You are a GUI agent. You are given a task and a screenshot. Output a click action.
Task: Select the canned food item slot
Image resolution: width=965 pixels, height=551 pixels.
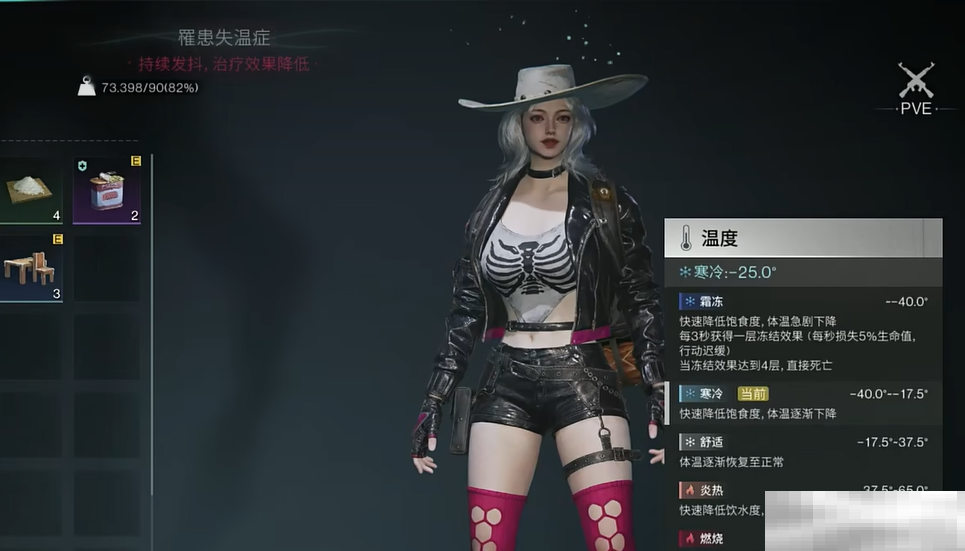click(x=107, y=190)
